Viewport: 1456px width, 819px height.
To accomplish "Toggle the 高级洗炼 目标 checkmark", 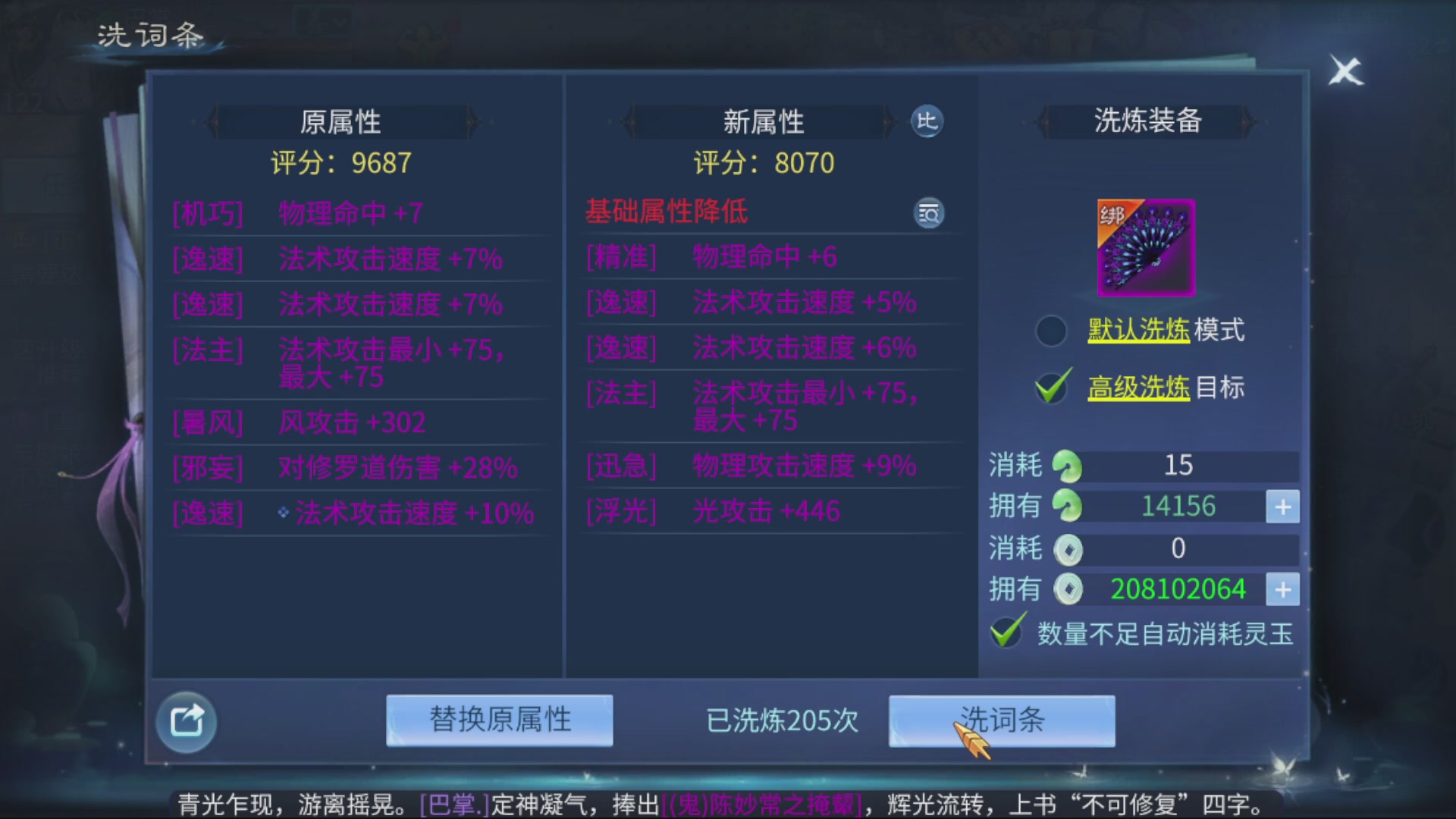I will 1050,385.
